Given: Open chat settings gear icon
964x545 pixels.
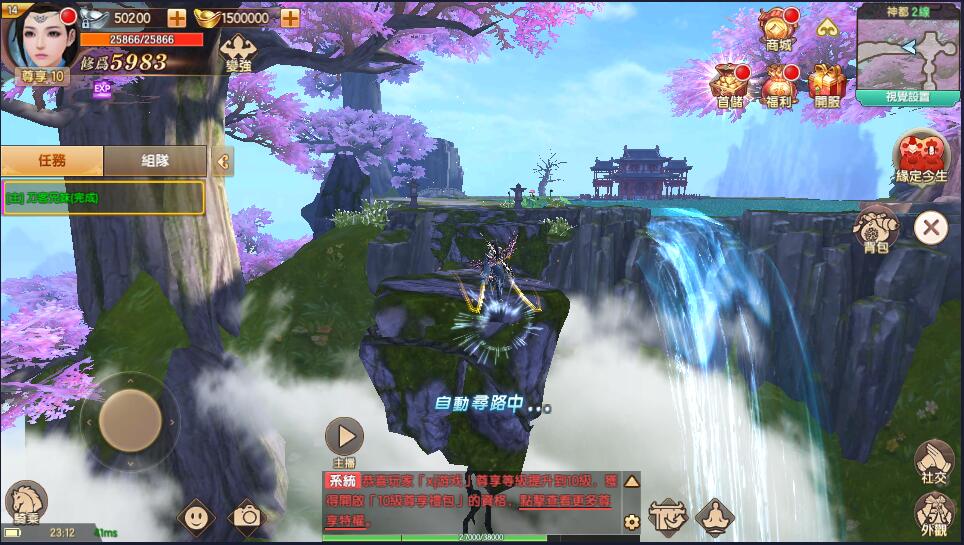Looking at the screenshot, I should (x=631, y=521).
